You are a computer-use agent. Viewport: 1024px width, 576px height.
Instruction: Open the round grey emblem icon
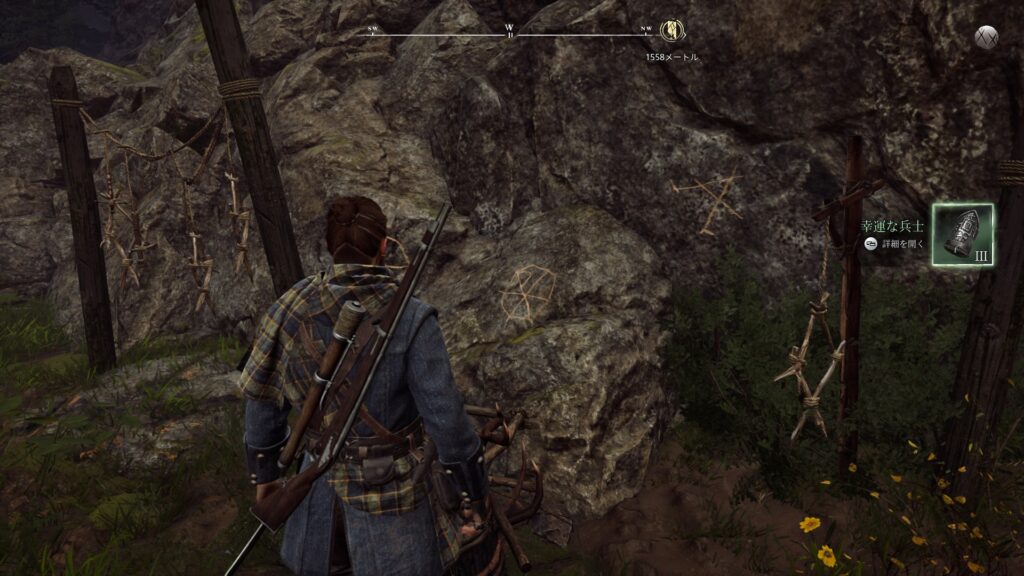(987, 37)
